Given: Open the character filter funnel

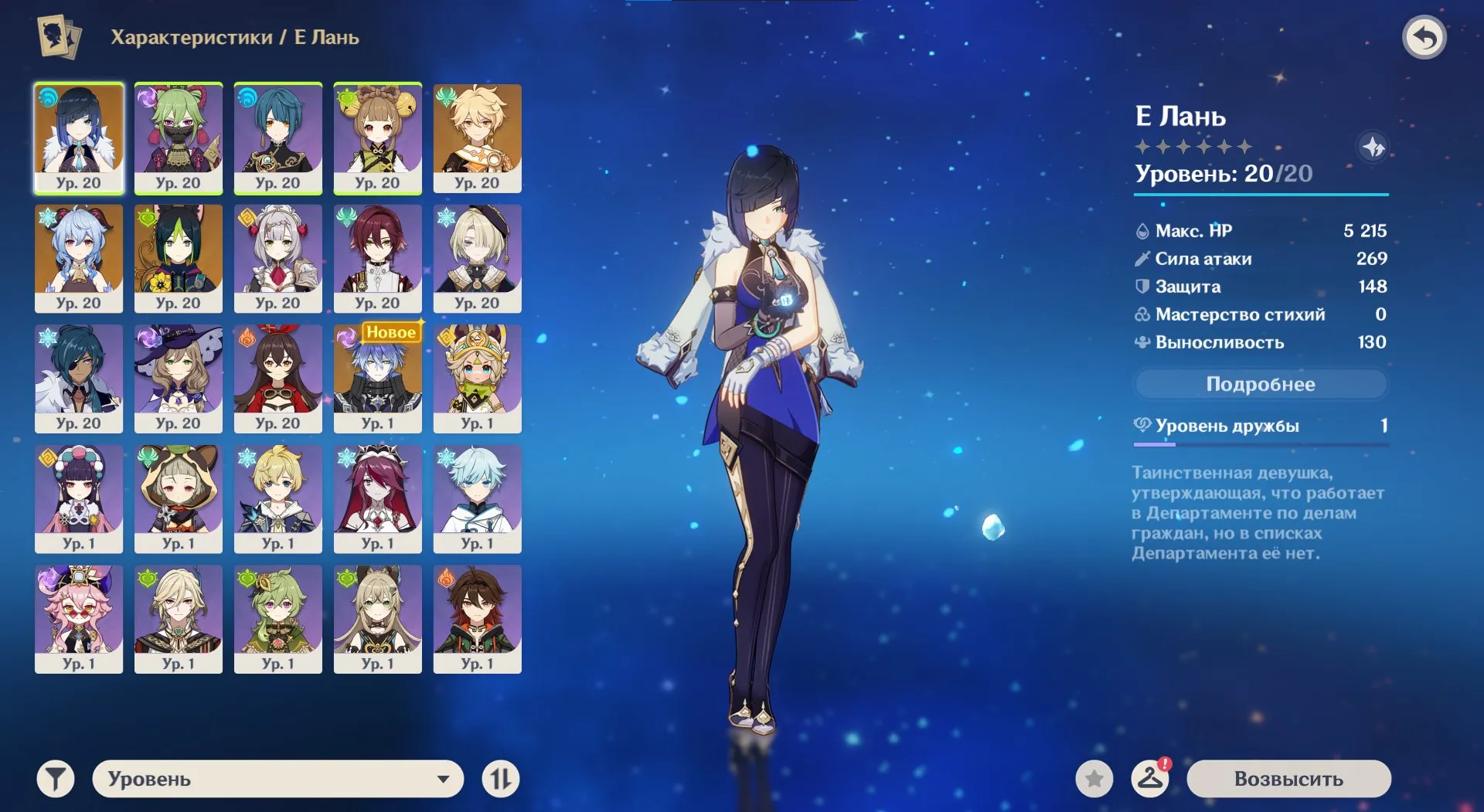Looking at the screenshot, I should click(56, 779).
